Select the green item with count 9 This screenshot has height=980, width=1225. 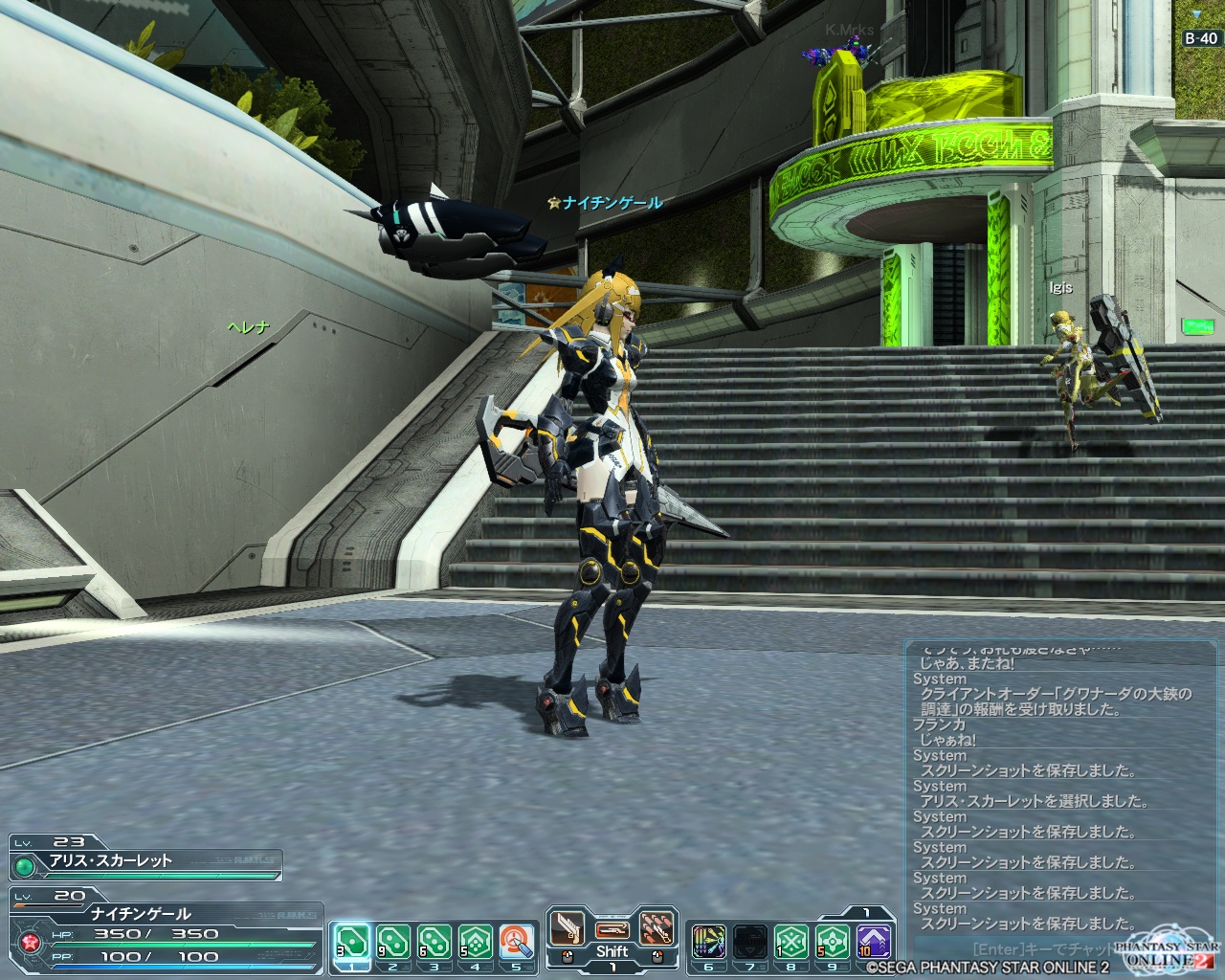coord(392,942)
